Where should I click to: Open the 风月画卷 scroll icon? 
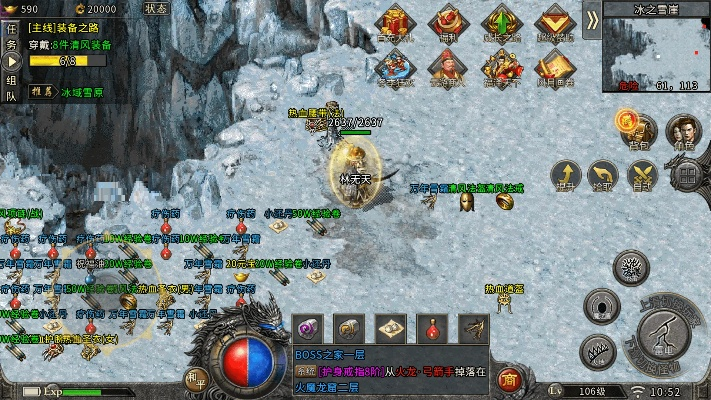tap(553, 66)
